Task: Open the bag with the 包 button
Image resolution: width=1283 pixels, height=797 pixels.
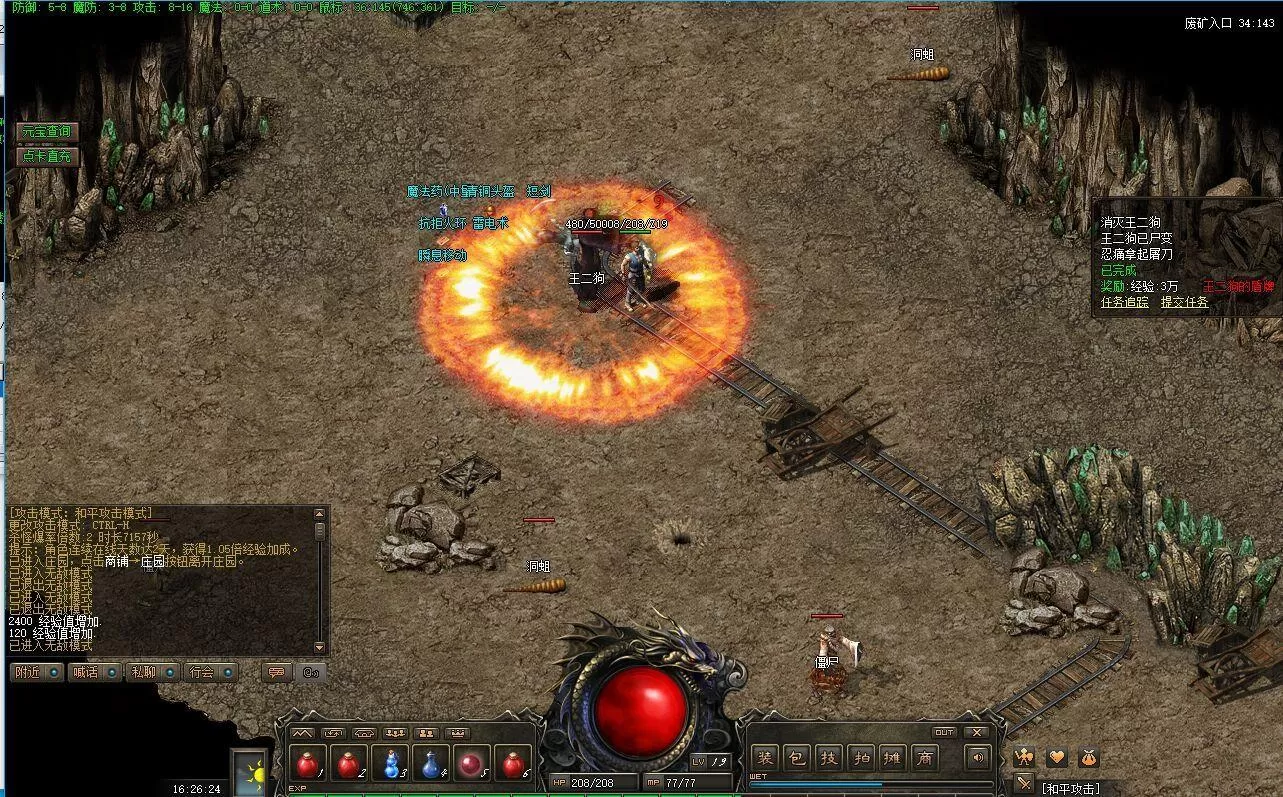Action: [x=797, y=758]
